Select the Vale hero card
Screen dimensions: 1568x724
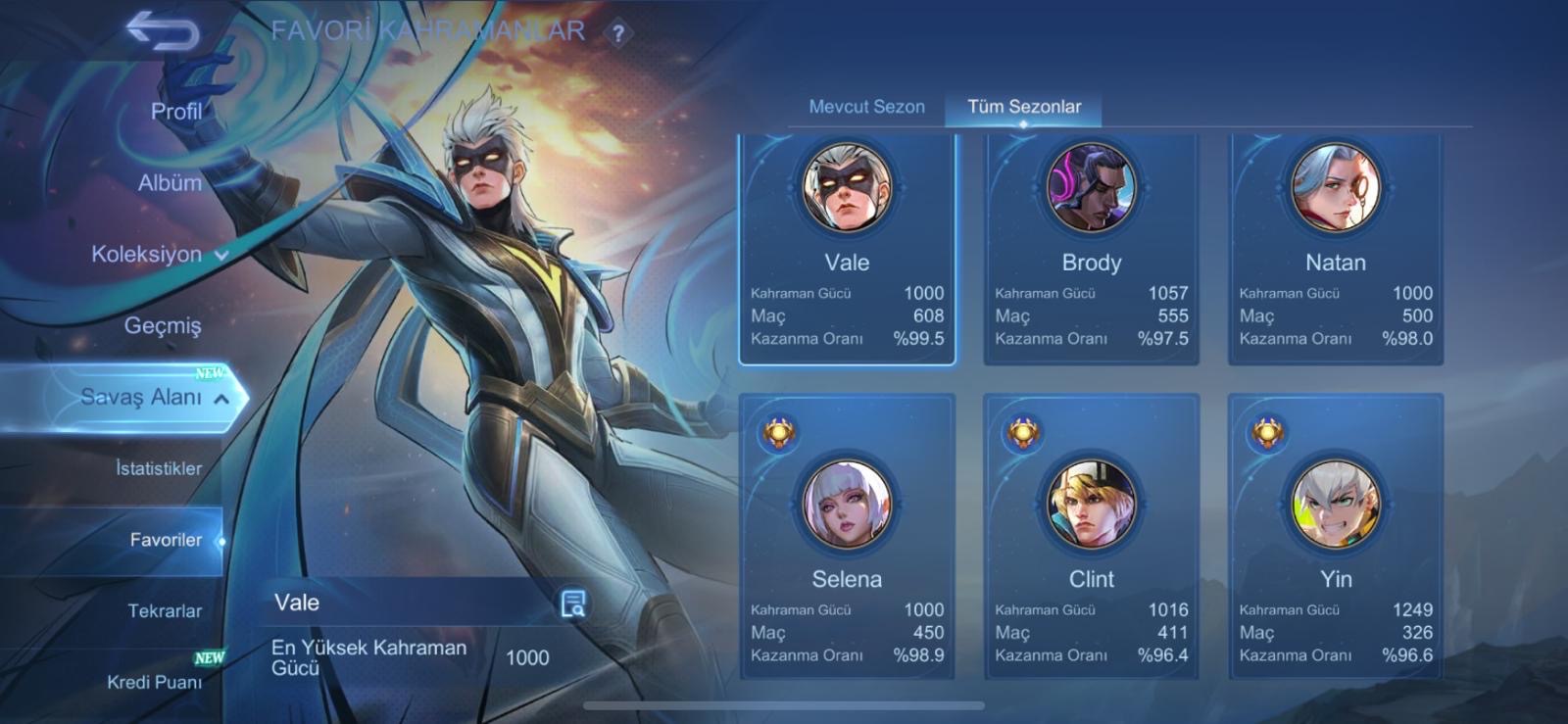click(x=847, y=249)
